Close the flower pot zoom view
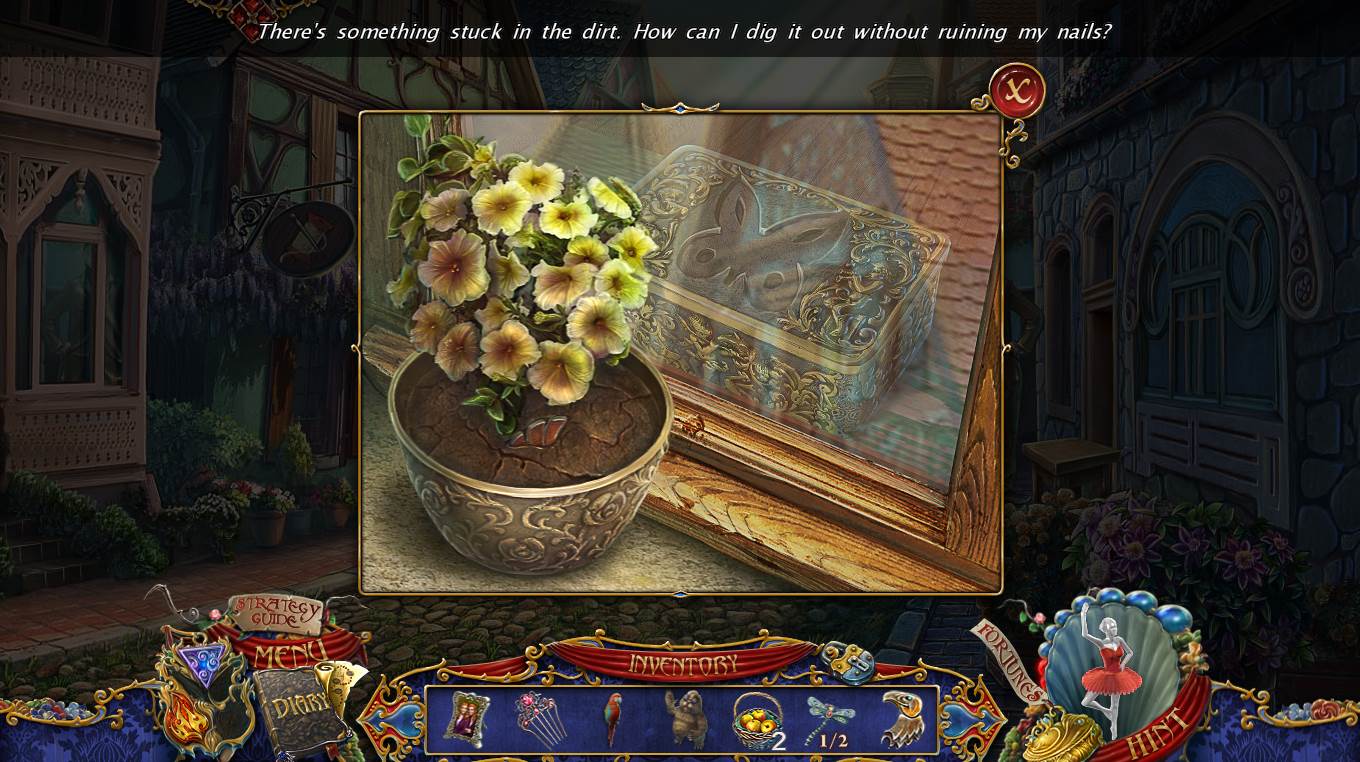This screenshot has width=1360, height=762. [x=1017, y=92]
